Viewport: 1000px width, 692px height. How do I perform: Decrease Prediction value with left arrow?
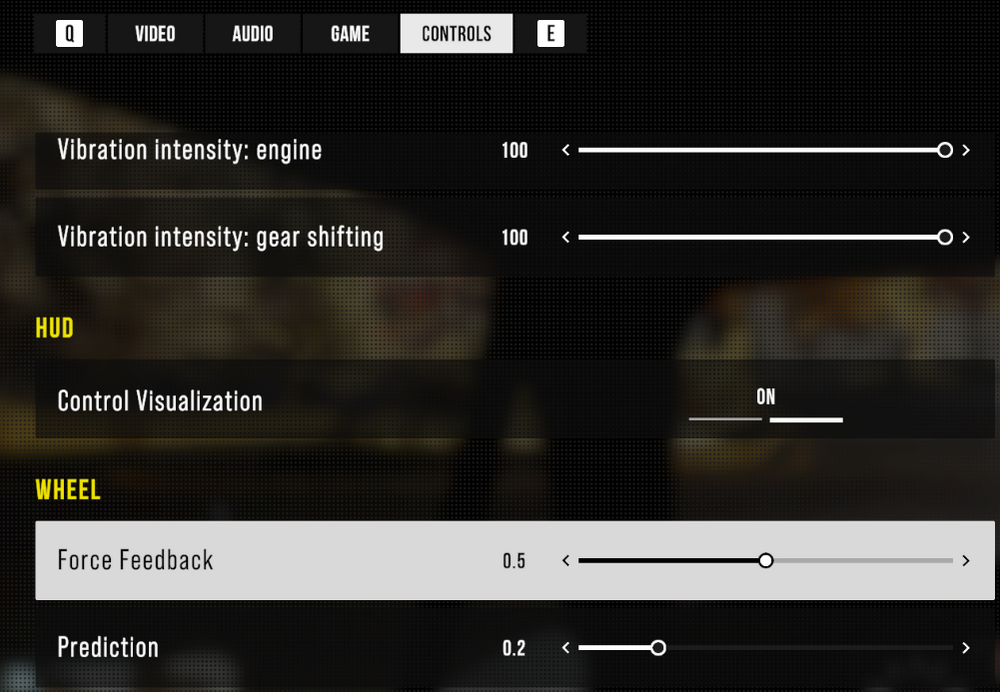(x=566, y=648)
